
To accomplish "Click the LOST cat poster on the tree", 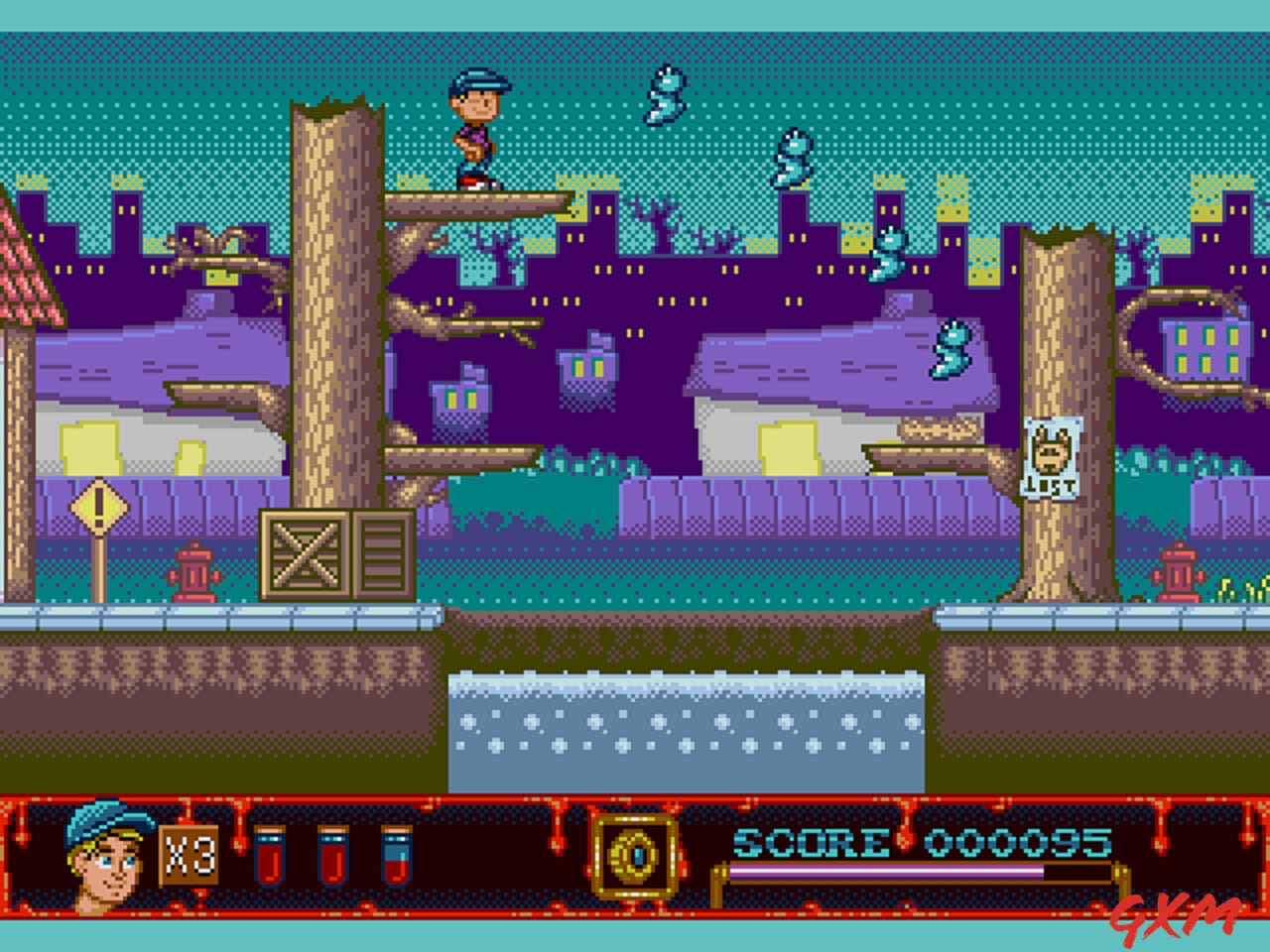I will (1054, 458).
